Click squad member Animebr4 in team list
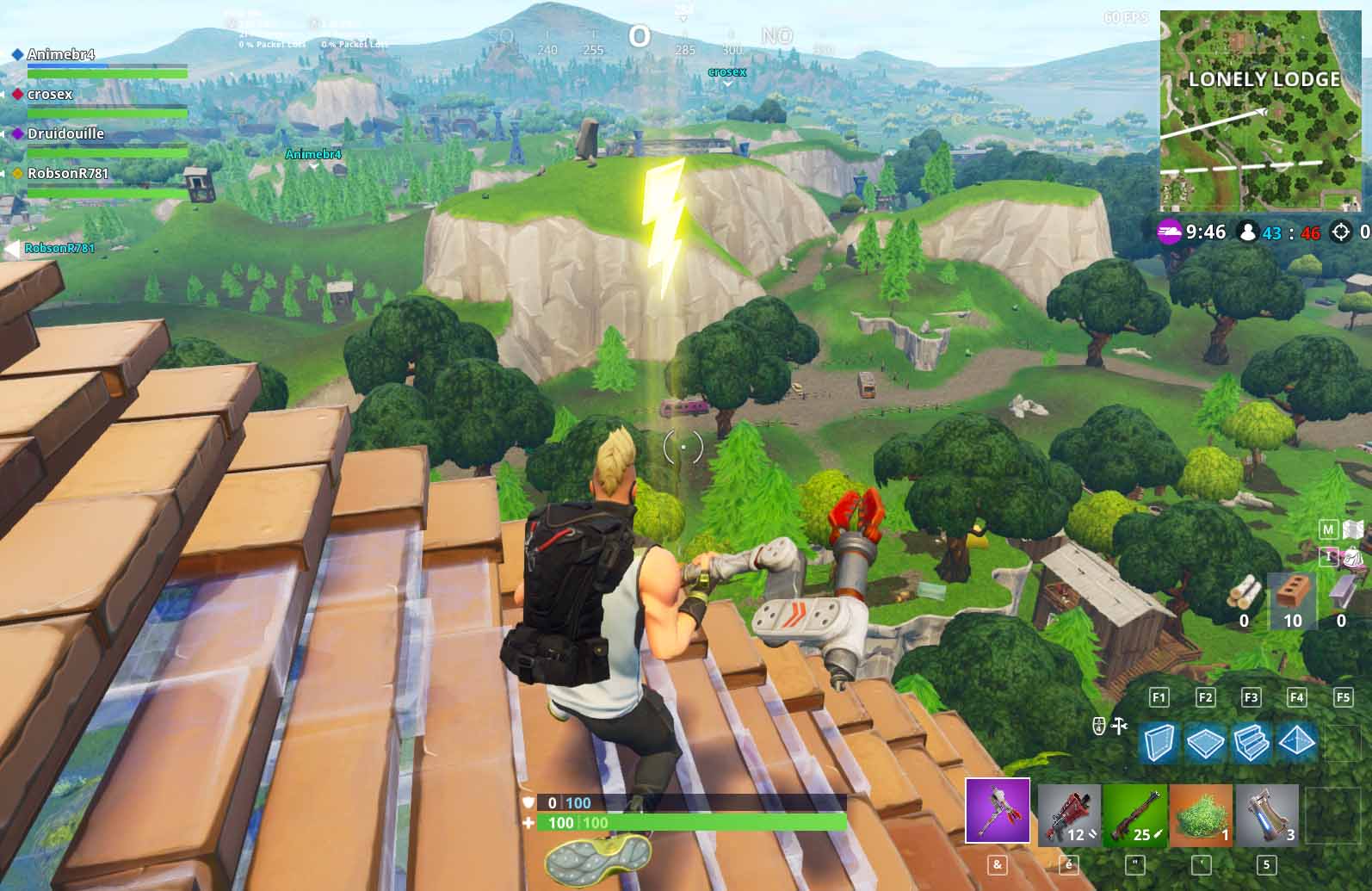 60,55
